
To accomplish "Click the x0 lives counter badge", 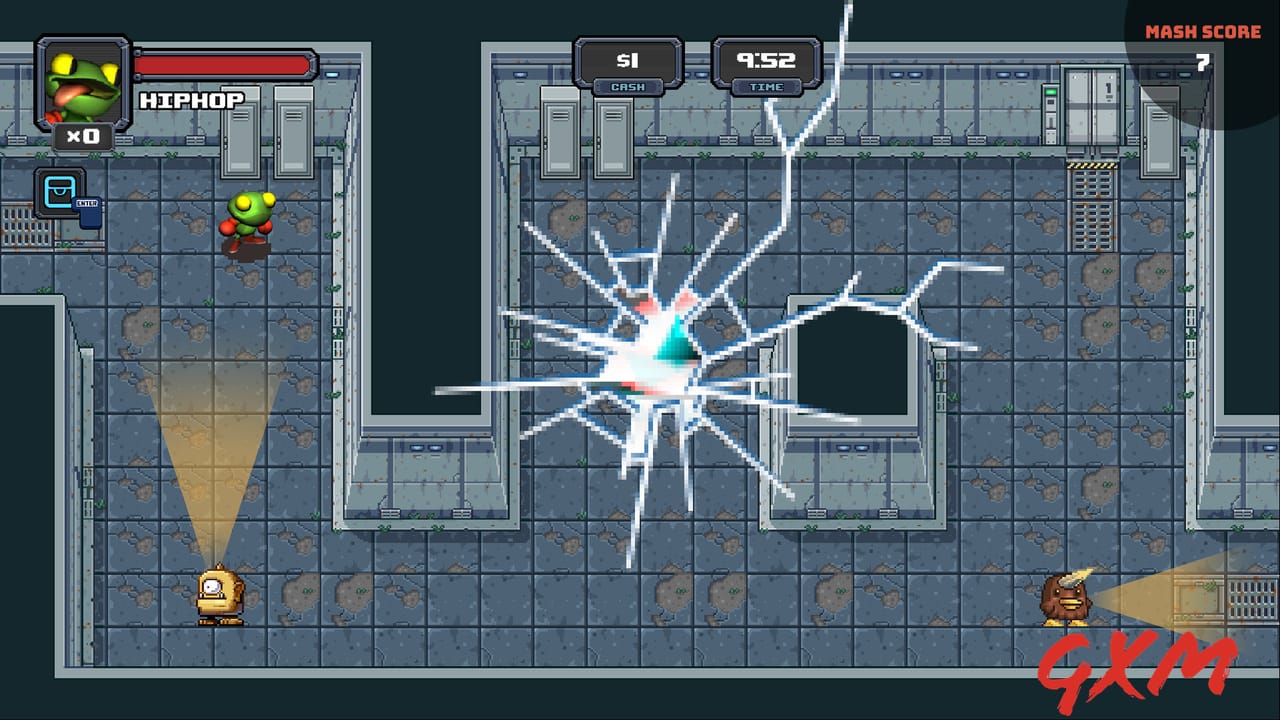I will coord(82,134).
